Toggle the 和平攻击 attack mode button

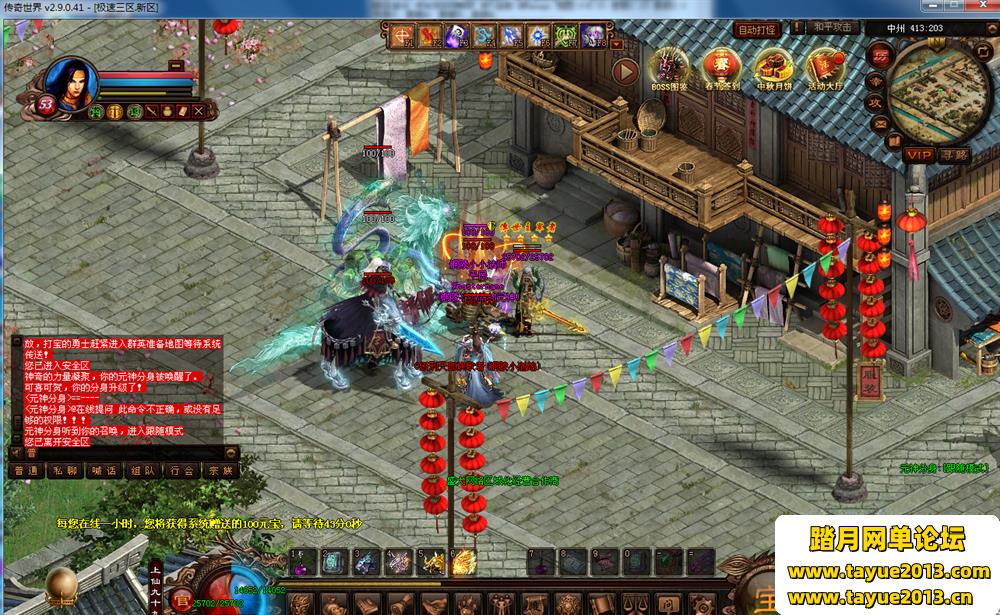[x=831, y=28]
